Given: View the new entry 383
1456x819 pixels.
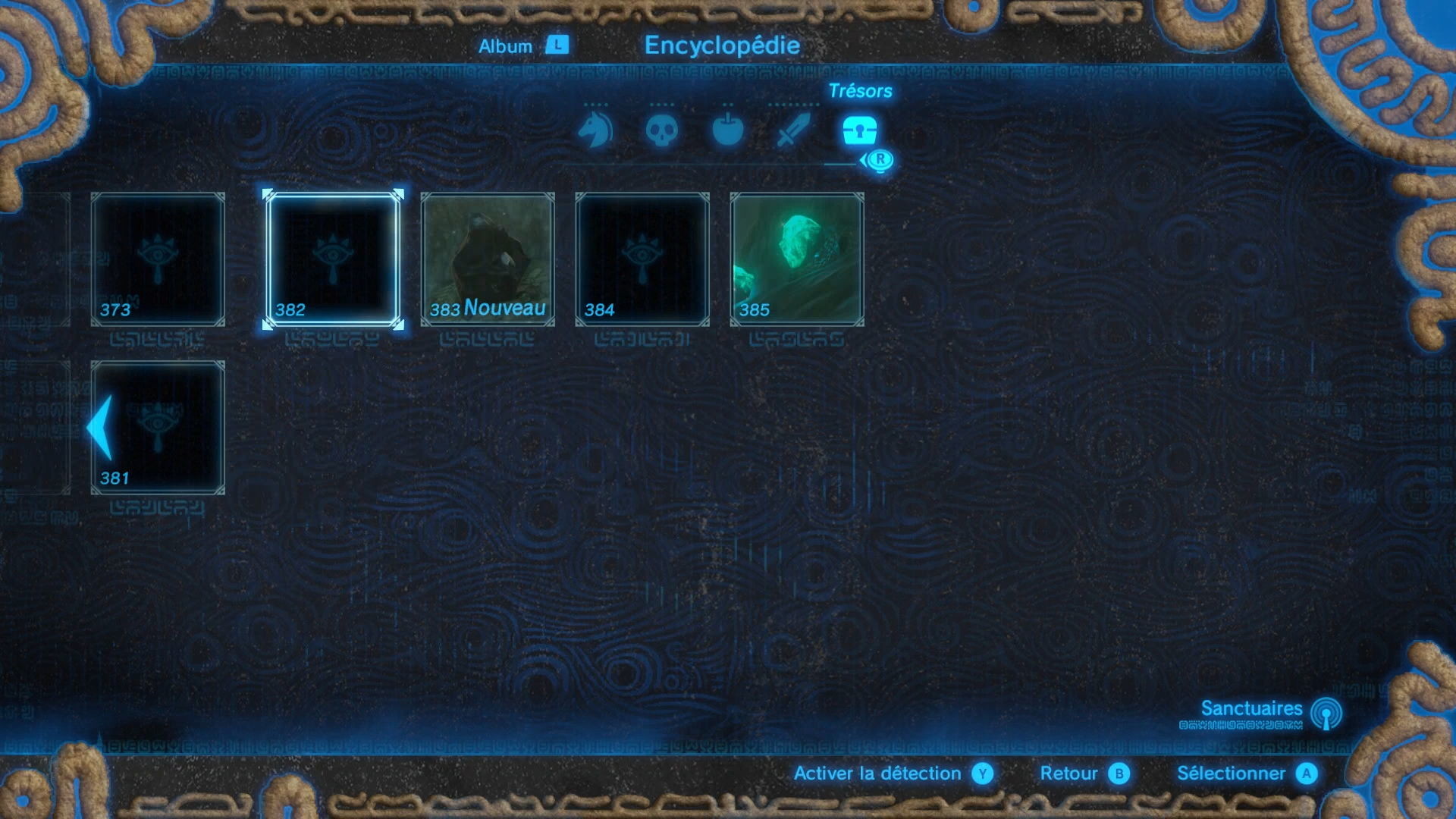Looking at the screenshot, I should click(x=488, y=259).
